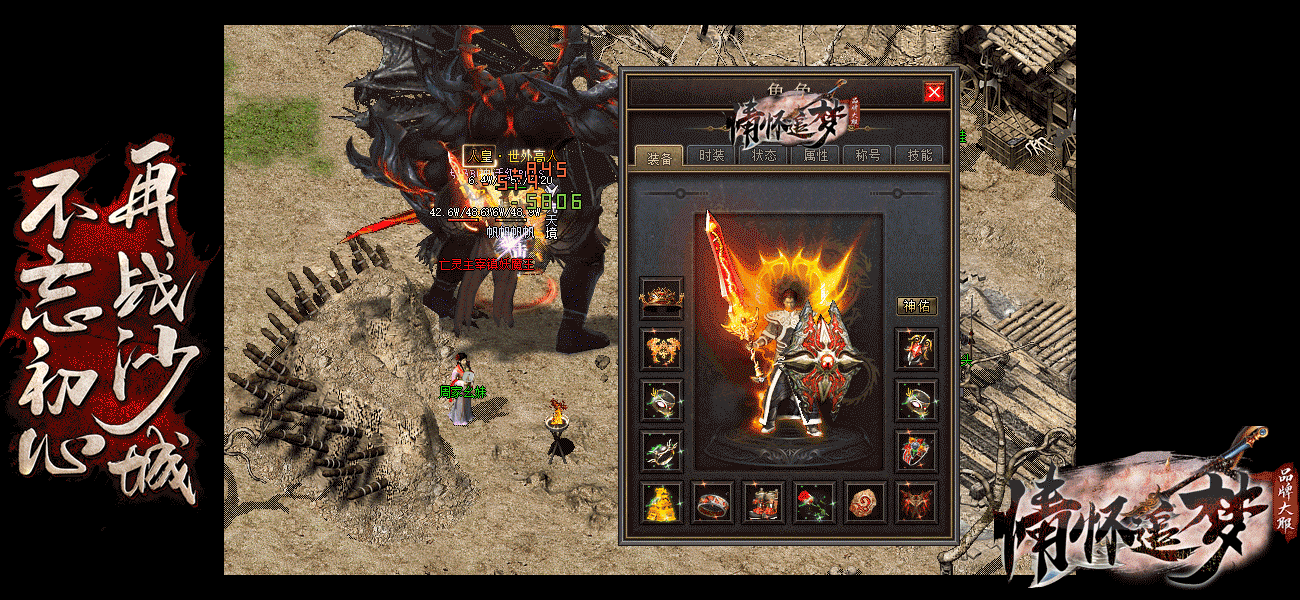The width and height of the screenshot is (1300, 600).
Task: Select the golden pagoda item slot
Action: (661, 502)
